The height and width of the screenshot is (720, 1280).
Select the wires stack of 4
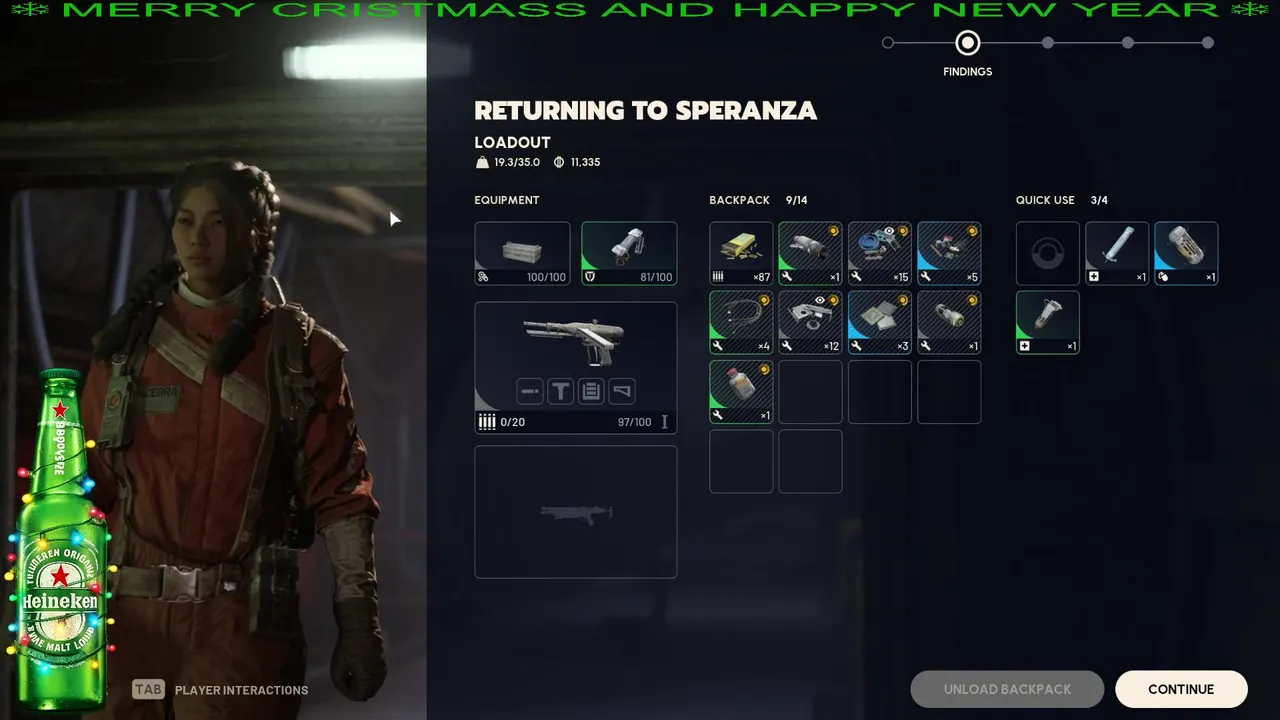[x=741, y=322]
